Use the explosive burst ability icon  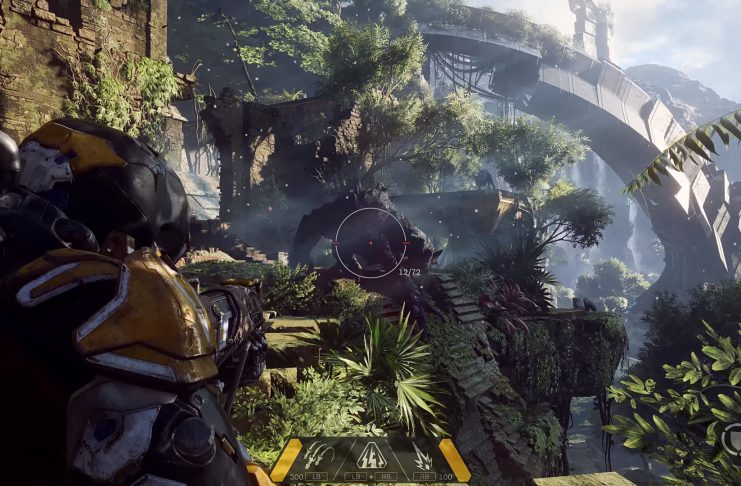422,458
